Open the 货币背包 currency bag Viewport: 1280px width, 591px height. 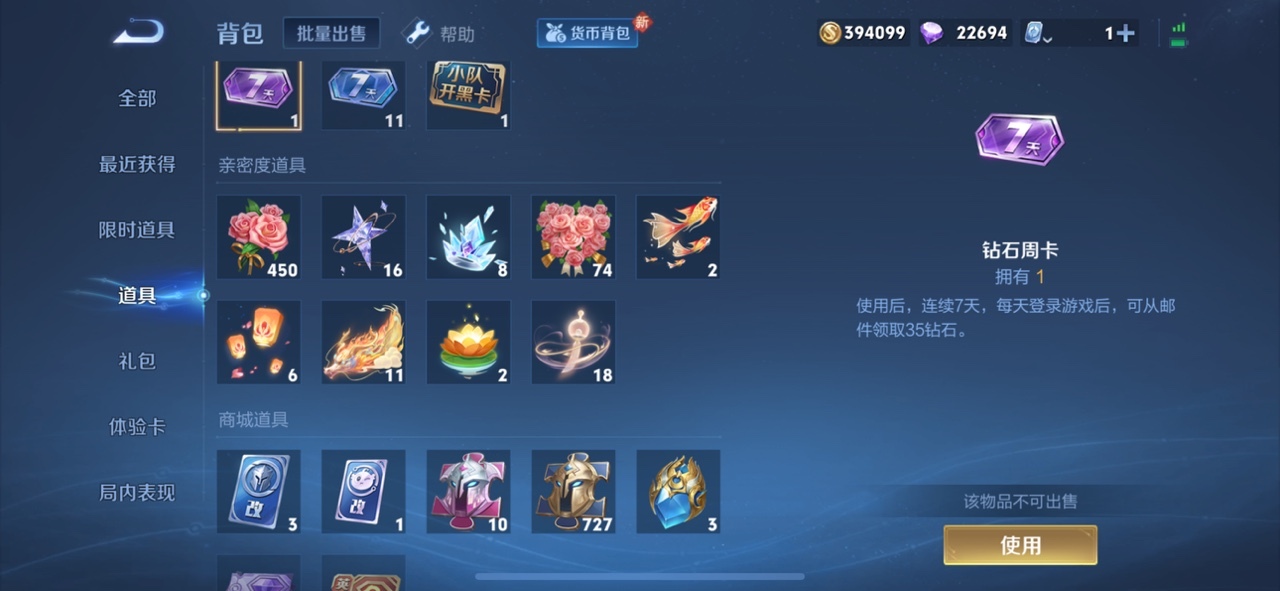tap(588, 33)
